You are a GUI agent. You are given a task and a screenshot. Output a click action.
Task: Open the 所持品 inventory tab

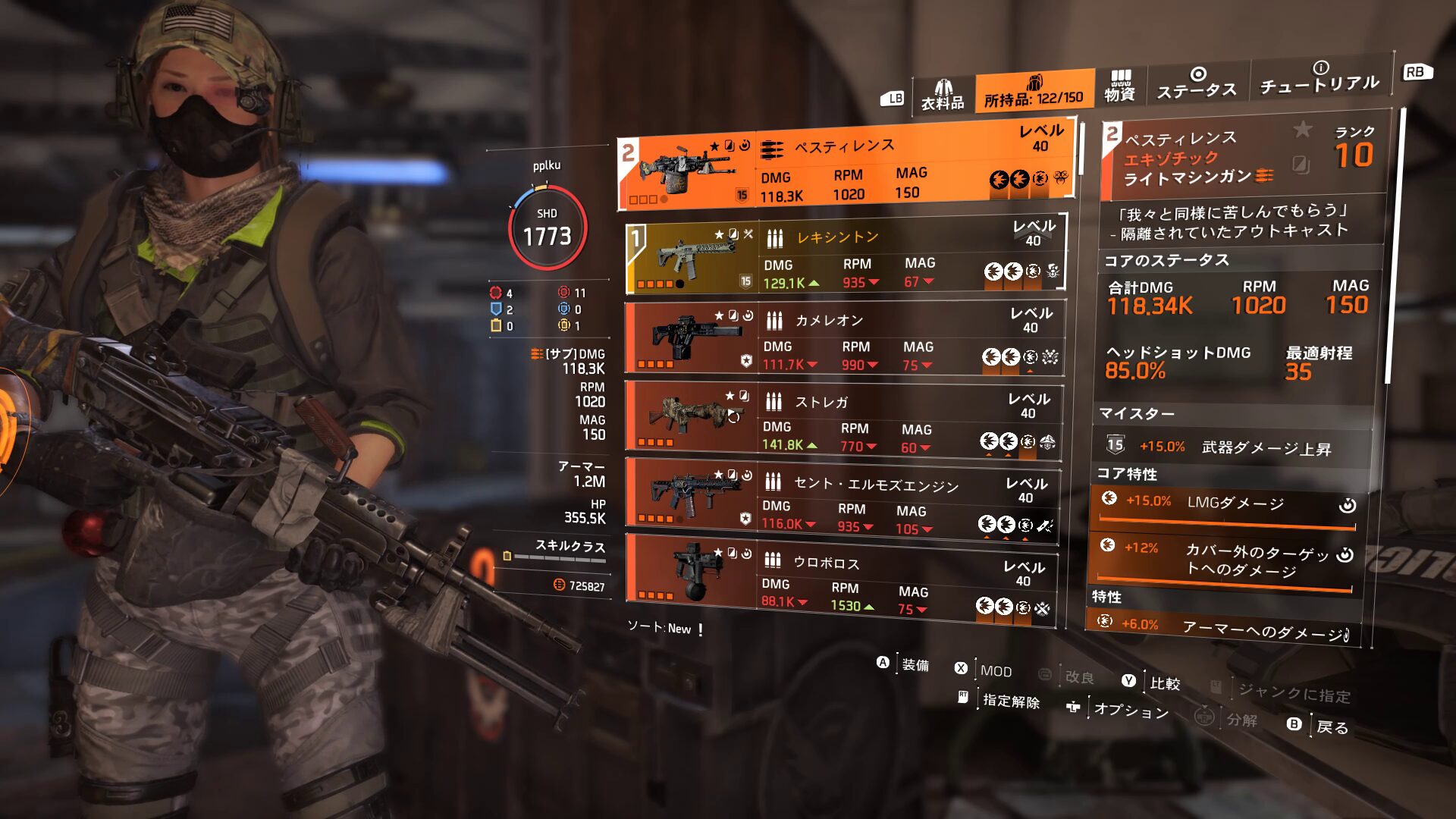(x=1034, y=93)
